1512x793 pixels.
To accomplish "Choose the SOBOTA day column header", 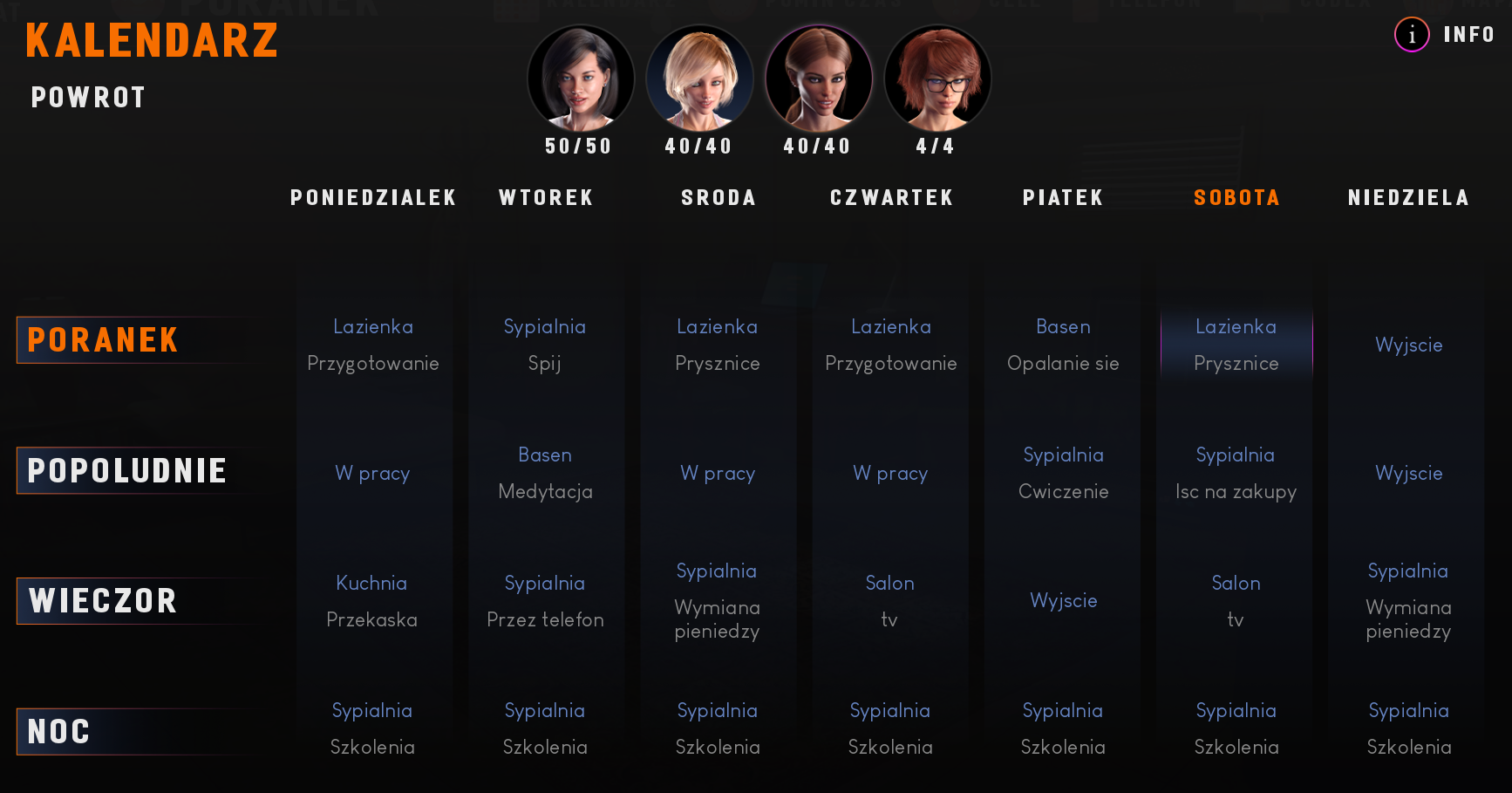I will tap(1236, 198).
